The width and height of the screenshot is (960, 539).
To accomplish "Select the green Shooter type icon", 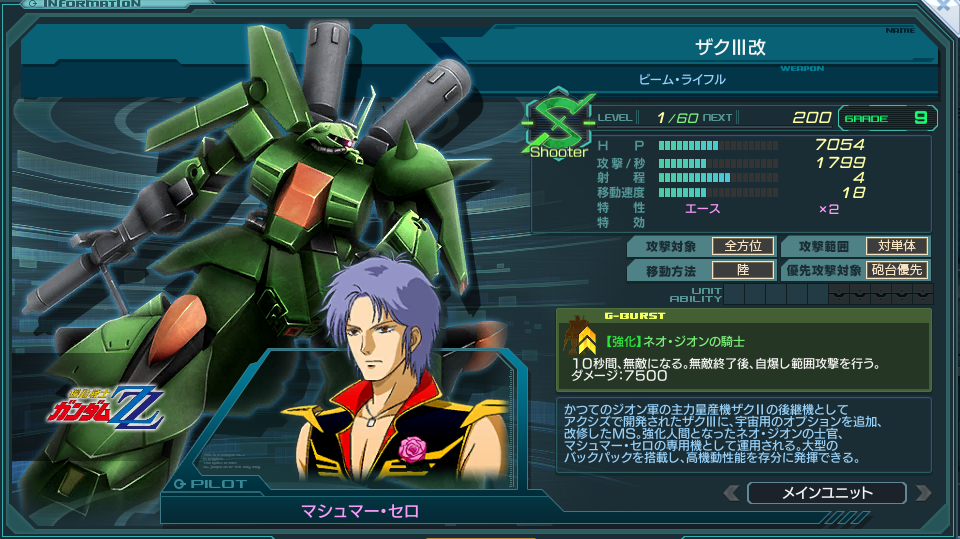I will tap(554, 125).
